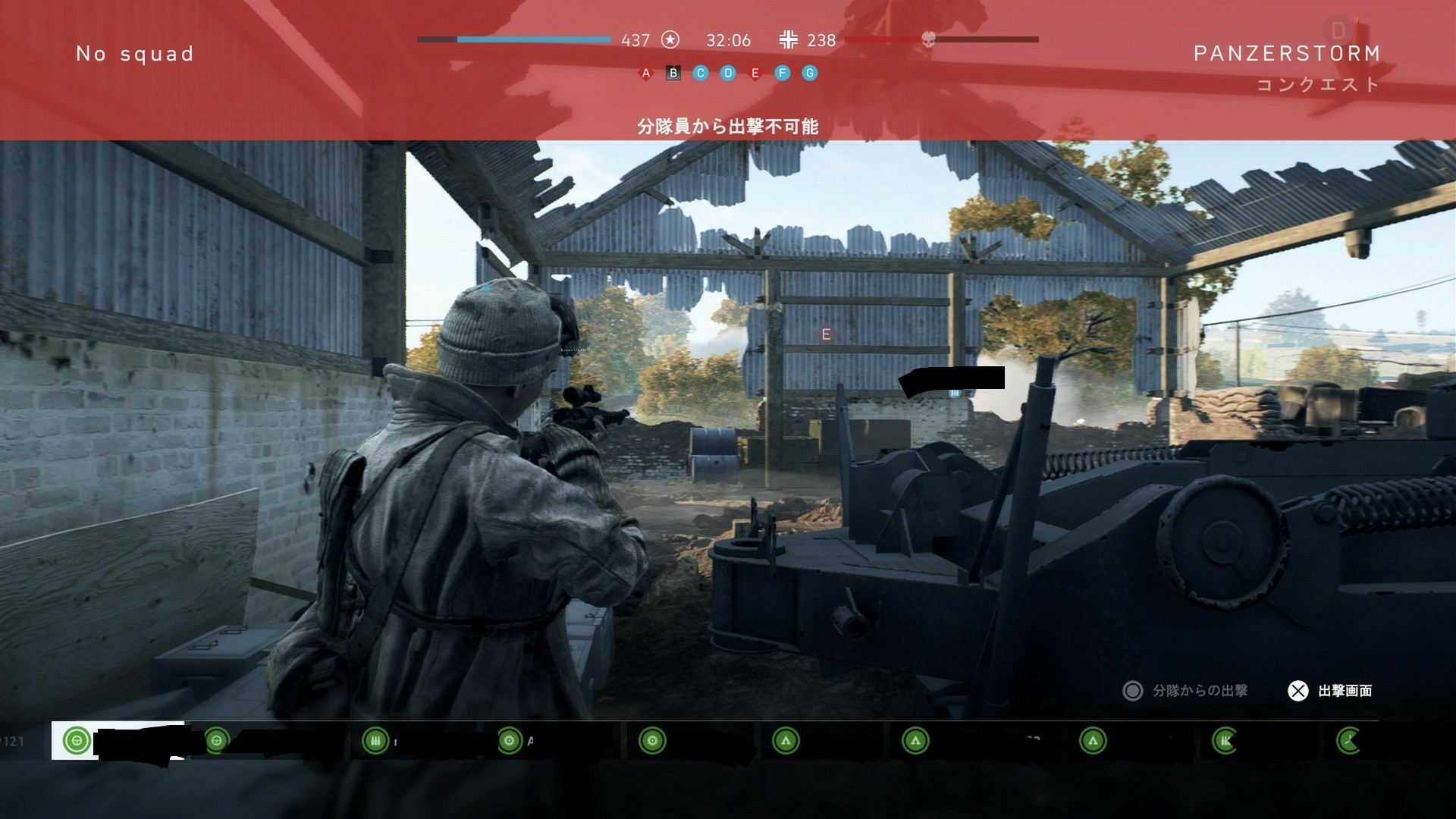Select the red E flag in the top objective row
This screenshot has width=1456, height=819.
click(x=755, y=74)
